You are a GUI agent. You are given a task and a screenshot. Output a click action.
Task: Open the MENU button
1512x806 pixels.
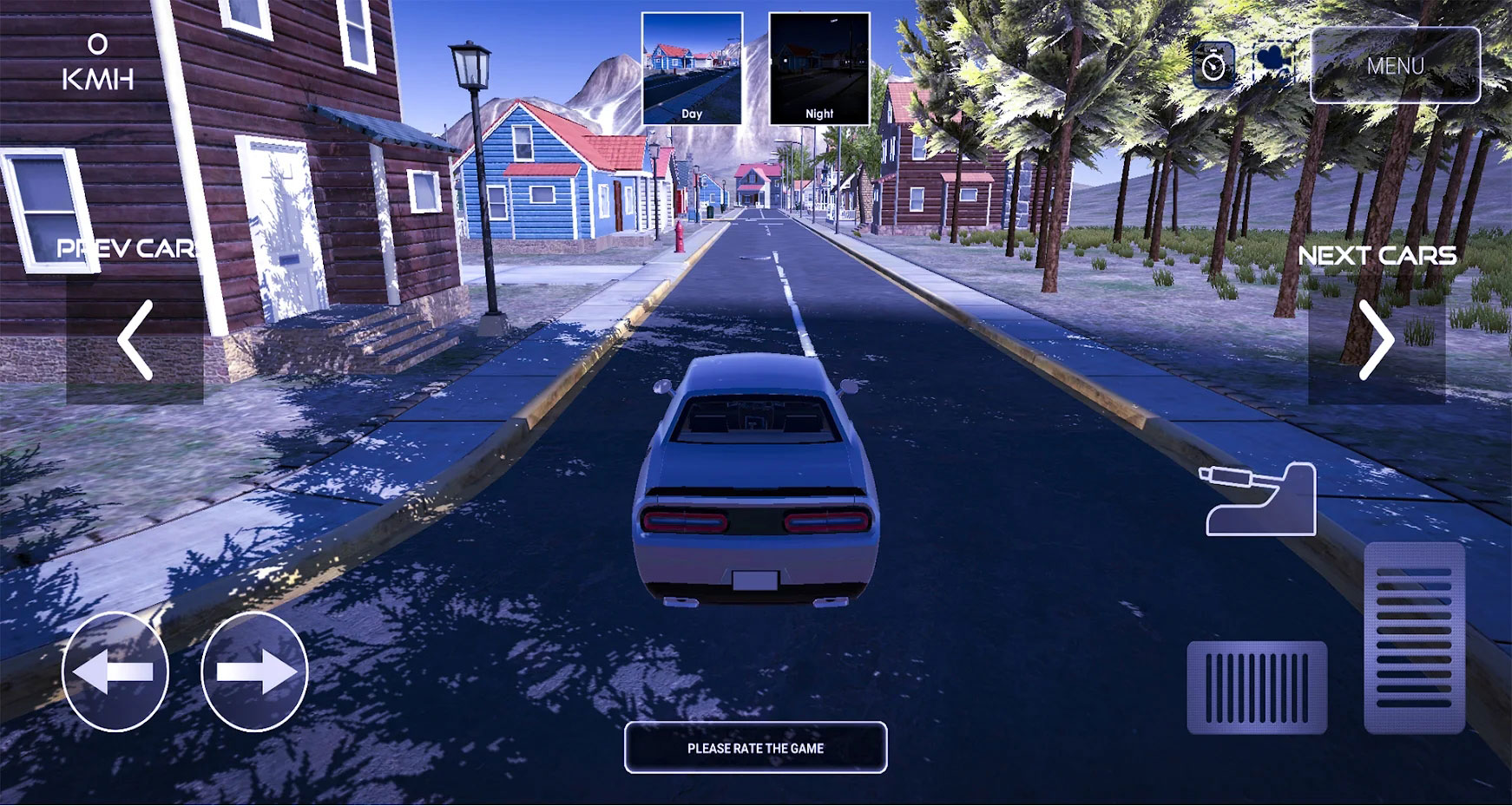click(x=1395, y=66)
